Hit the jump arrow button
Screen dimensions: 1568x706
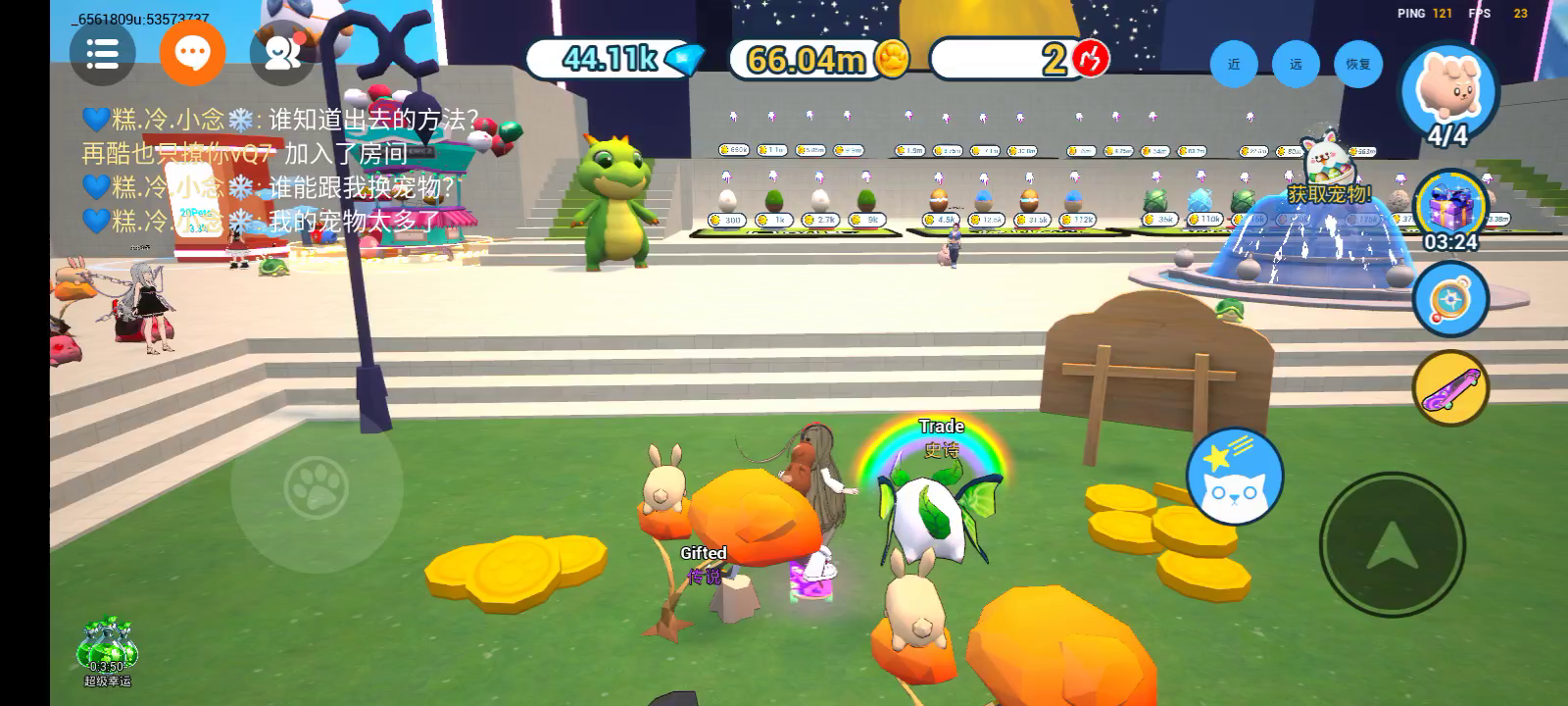tap(1392, 545)
